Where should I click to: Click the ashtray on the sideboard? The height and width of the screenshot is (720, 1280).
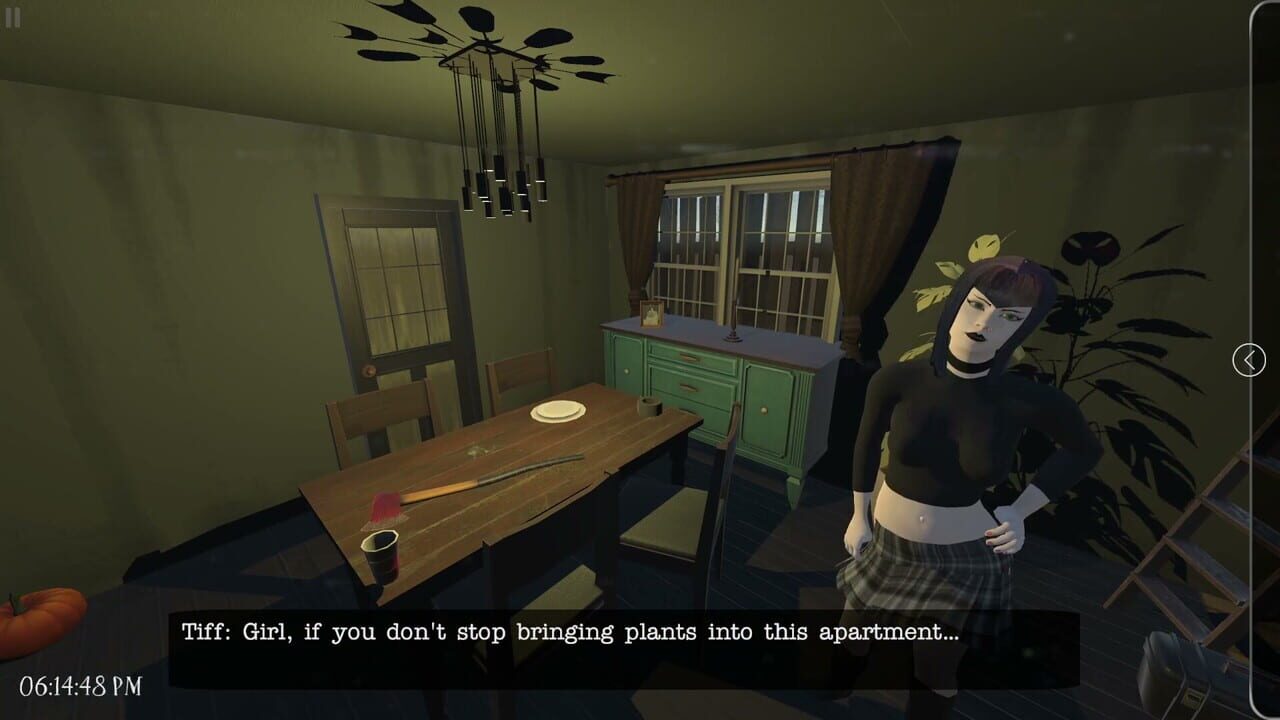[648, 405]
